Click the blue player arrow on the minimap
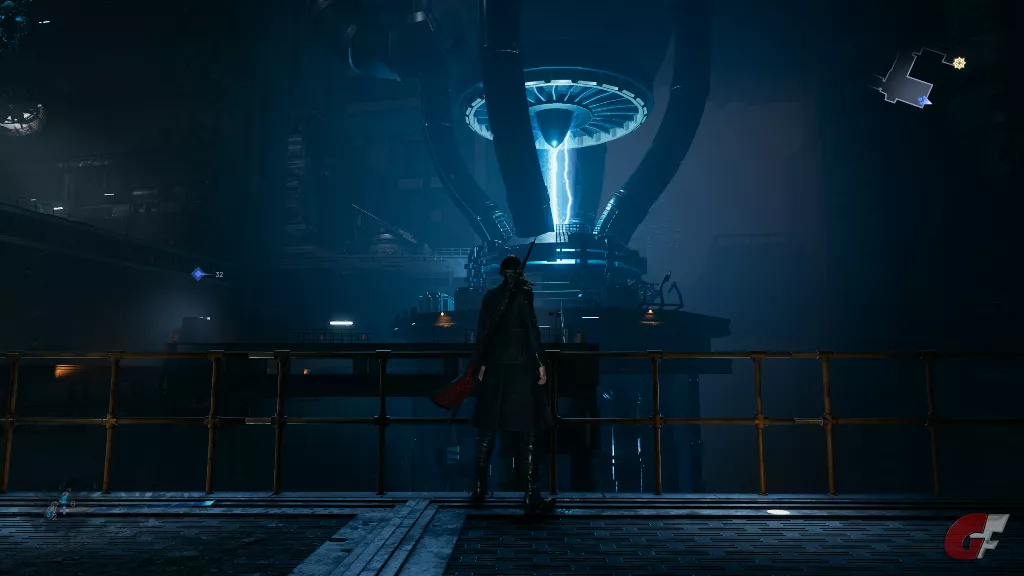Screen dimensions: 1024x576 tap(923, 100)
